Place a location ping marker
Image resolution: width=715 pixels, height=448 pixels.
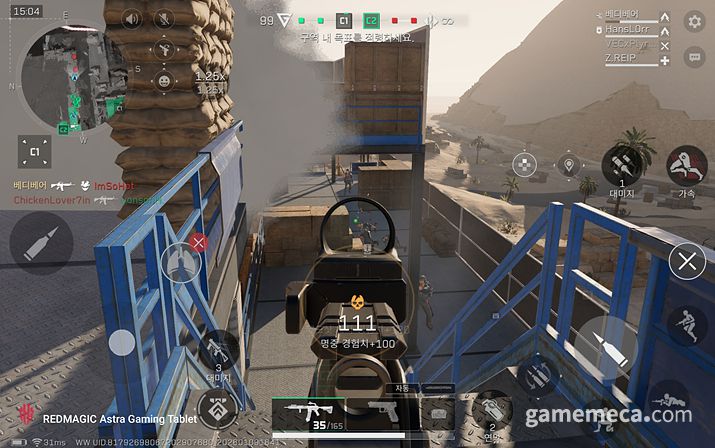tap(569, 165)
